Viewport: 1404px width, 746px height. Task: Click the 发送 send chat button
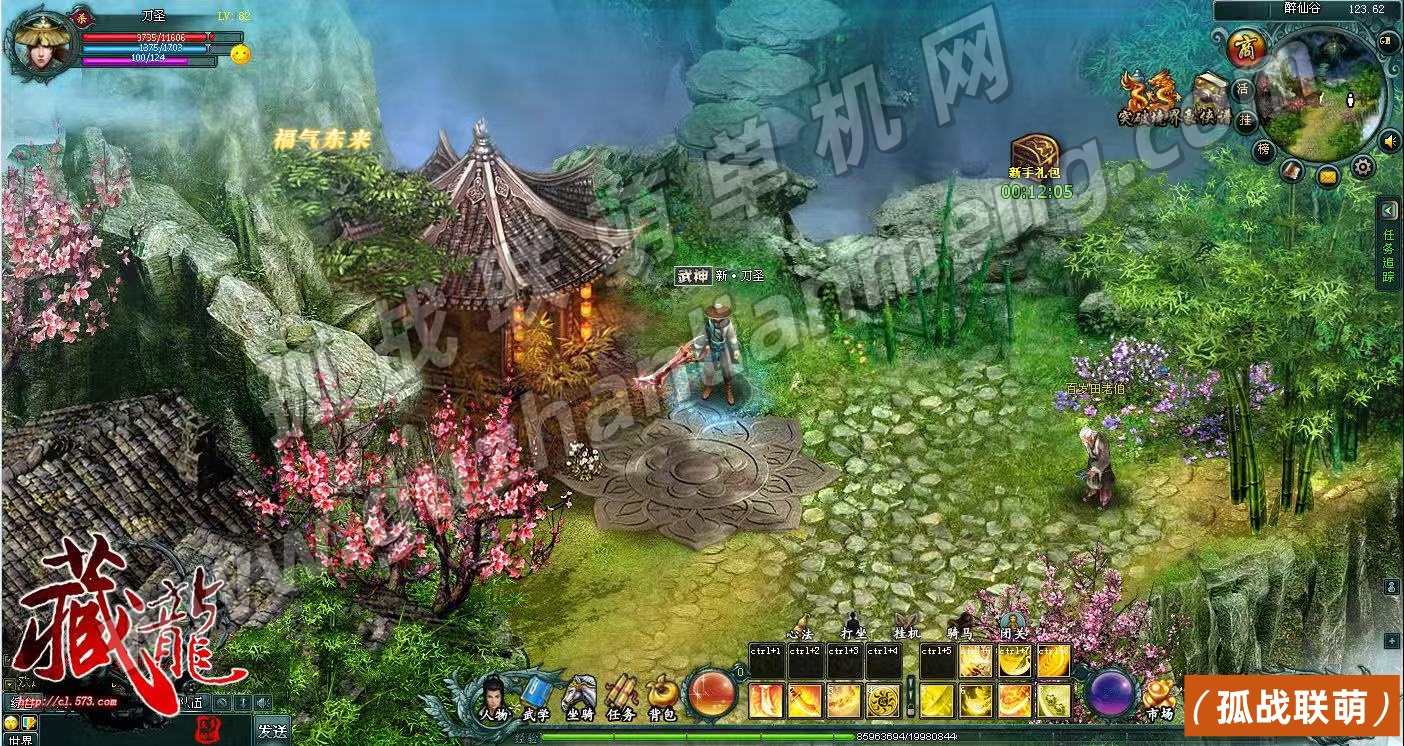coord(272,730)
